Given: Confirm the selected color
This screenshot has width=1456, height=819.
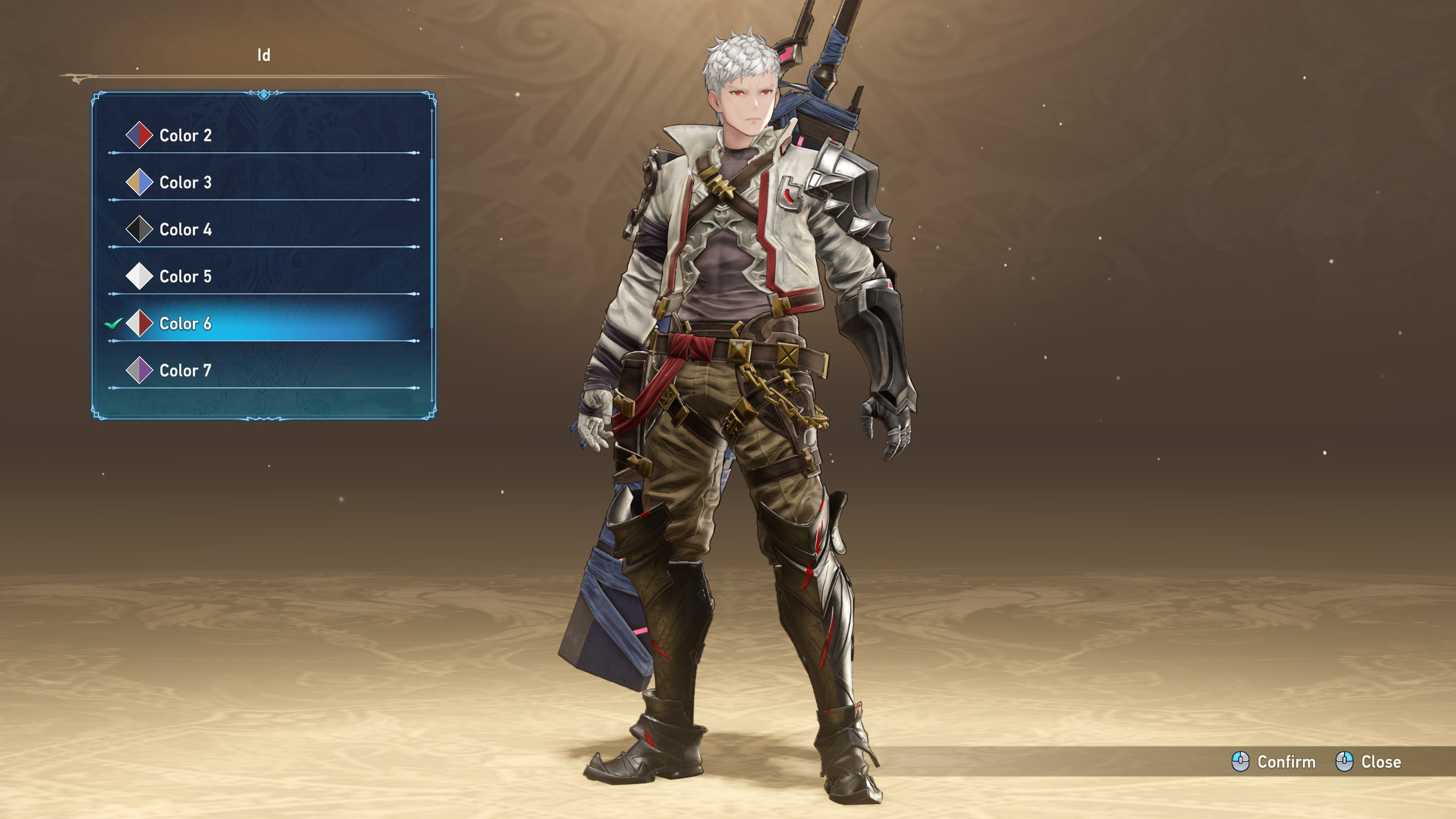Looking at the screenshot, I should pyautogui.click(x=1275, y=762).
